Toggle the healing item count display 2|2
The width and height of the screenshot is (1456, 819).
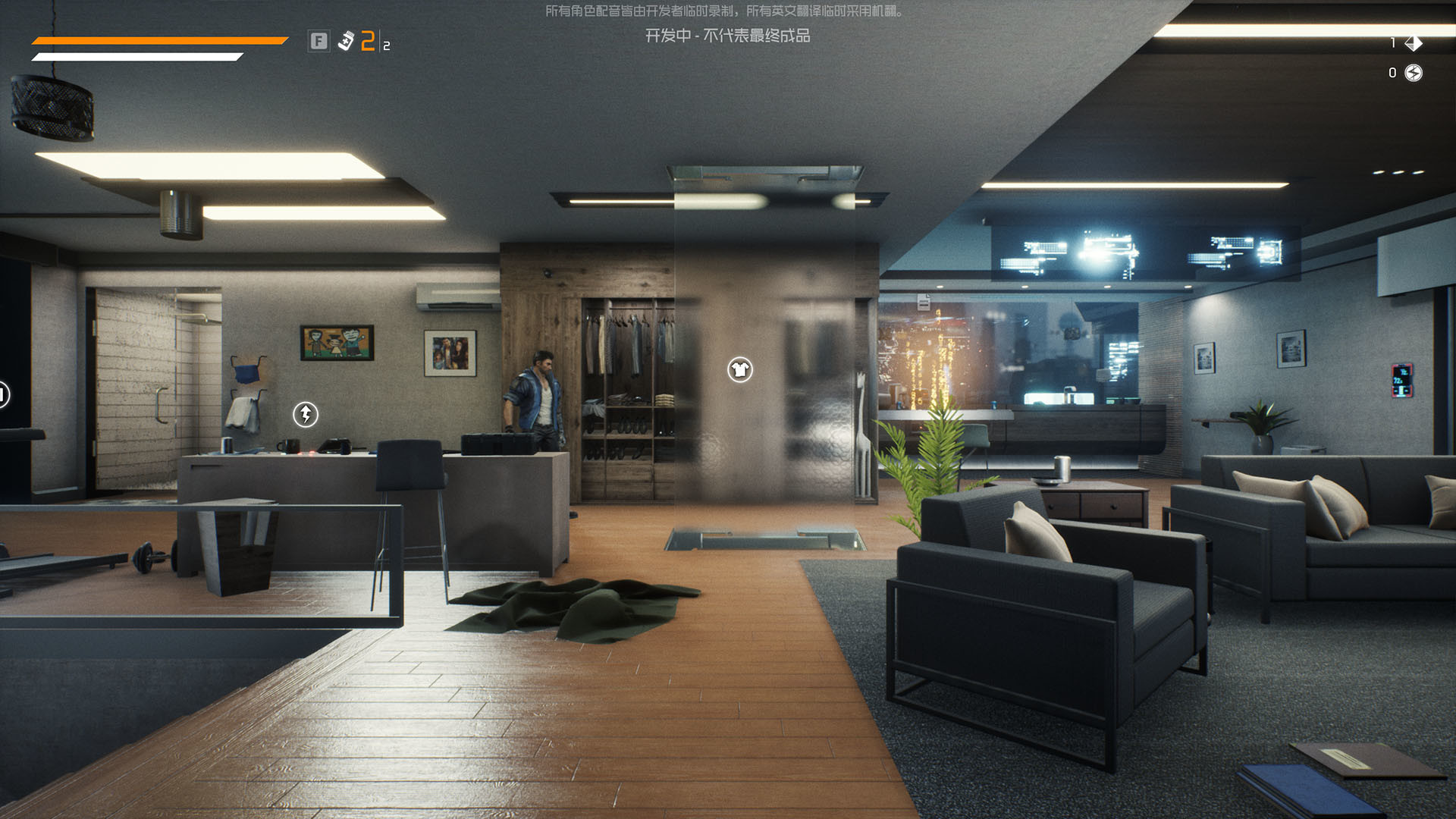(x=373, y=42)
